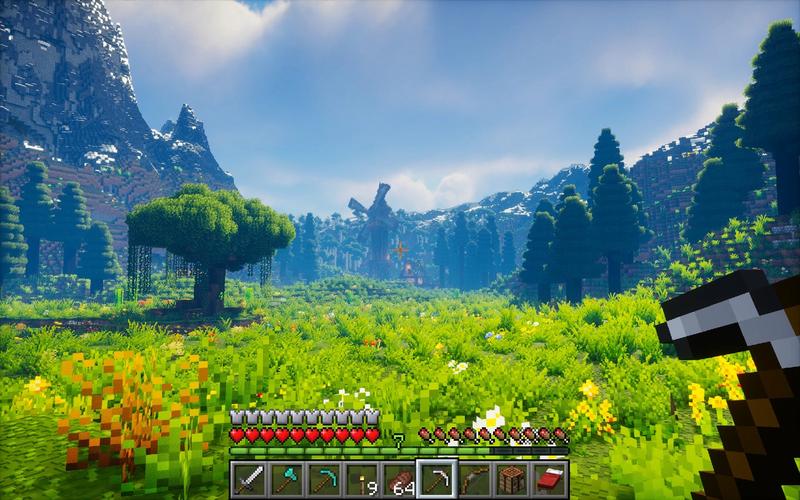Choose the diamond pickaxe in the hotbar
The height and width of the screenshot is (500, 800).
pyautogui.click(x=324, y=479)
